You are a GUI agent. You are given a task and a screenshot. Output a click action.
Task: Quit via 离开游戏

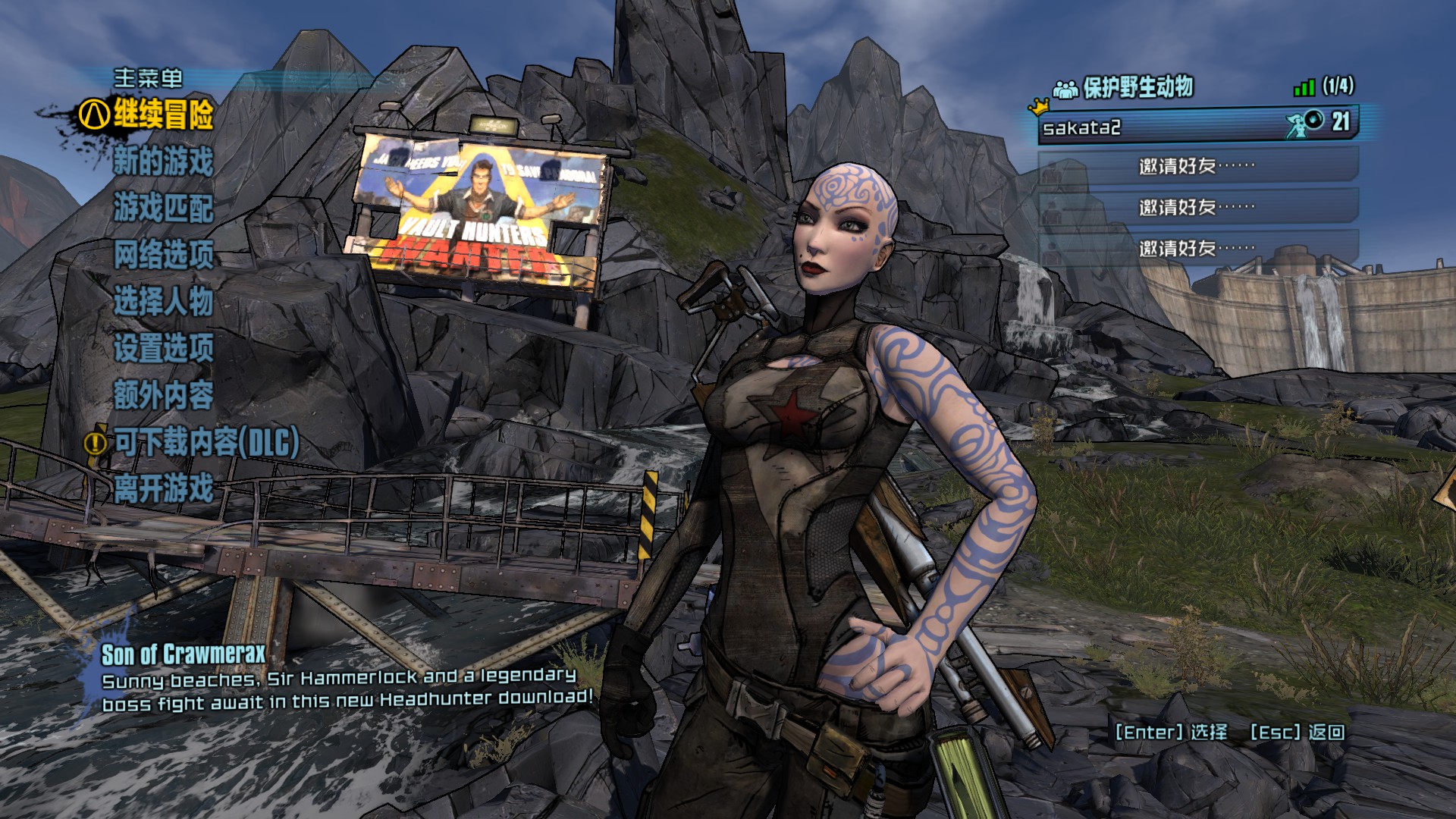click(x=162, y=488)
